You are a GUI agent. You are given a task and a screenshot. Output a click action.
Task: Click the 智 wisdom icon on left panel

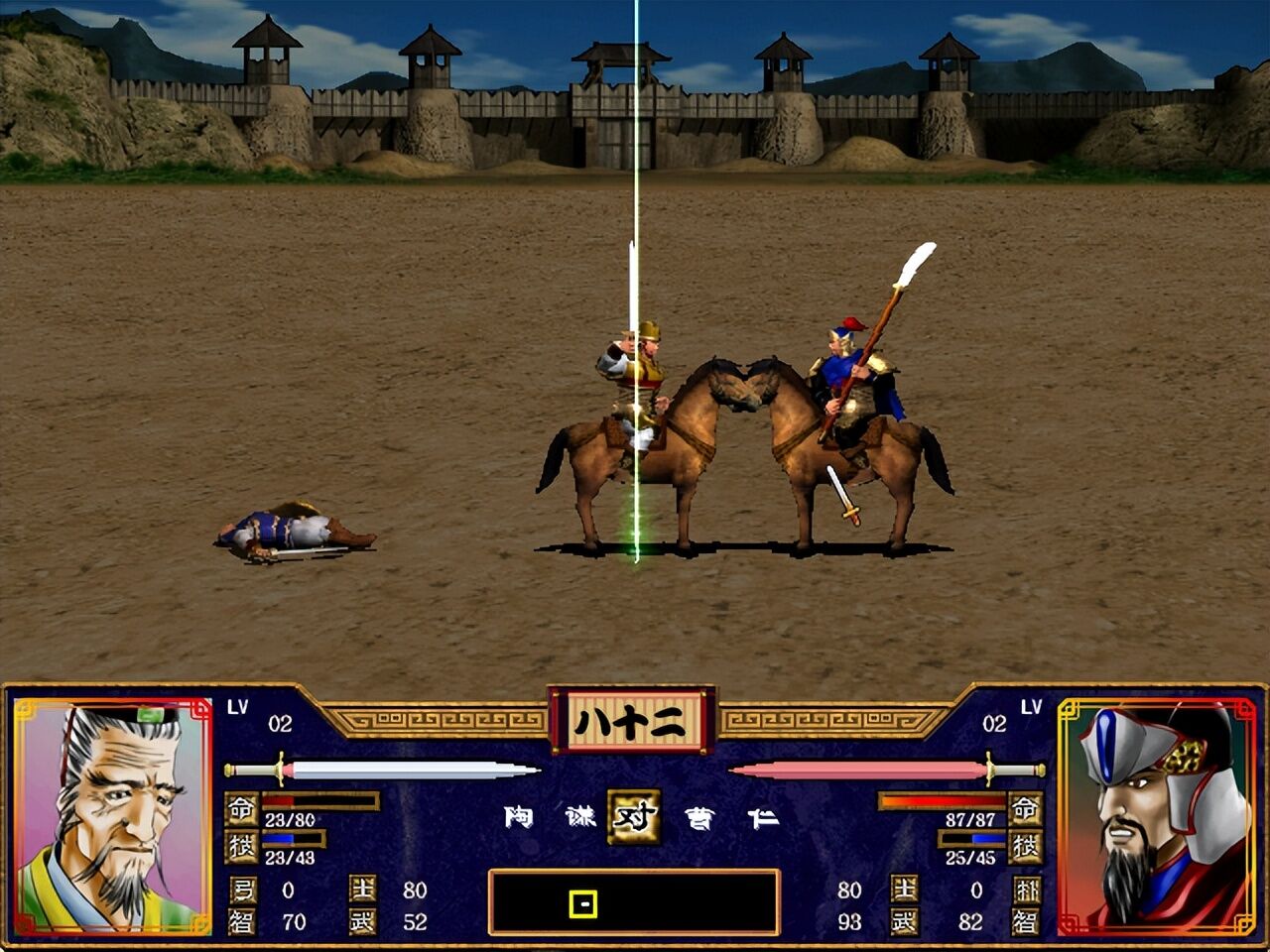[242, 922]
